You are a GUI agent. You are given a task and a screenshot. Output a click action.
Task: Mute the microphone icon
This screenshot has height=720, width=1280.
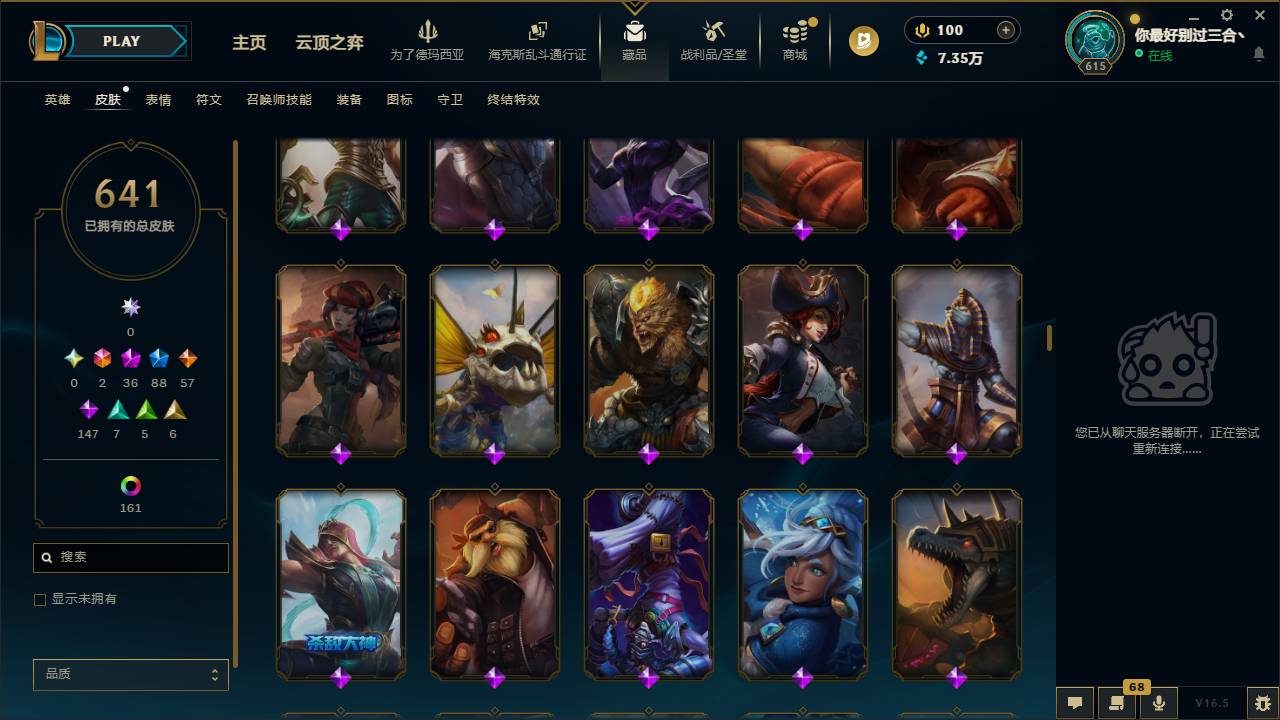pos(1158,703)
